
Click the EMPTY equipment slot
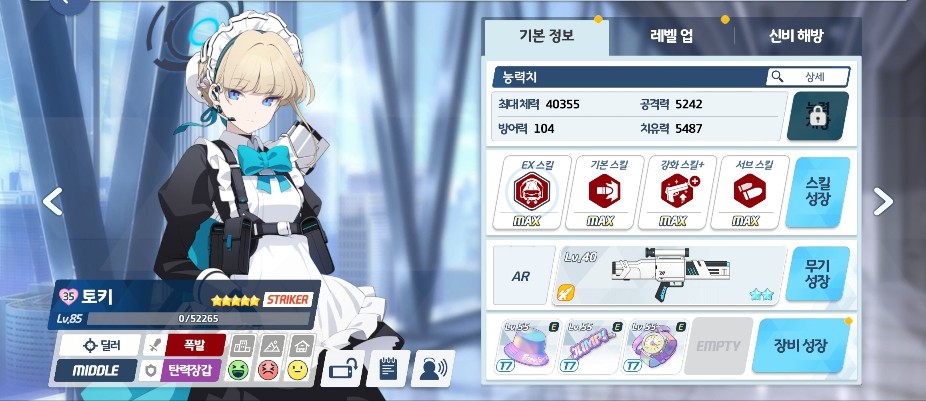tap(718, 347)
